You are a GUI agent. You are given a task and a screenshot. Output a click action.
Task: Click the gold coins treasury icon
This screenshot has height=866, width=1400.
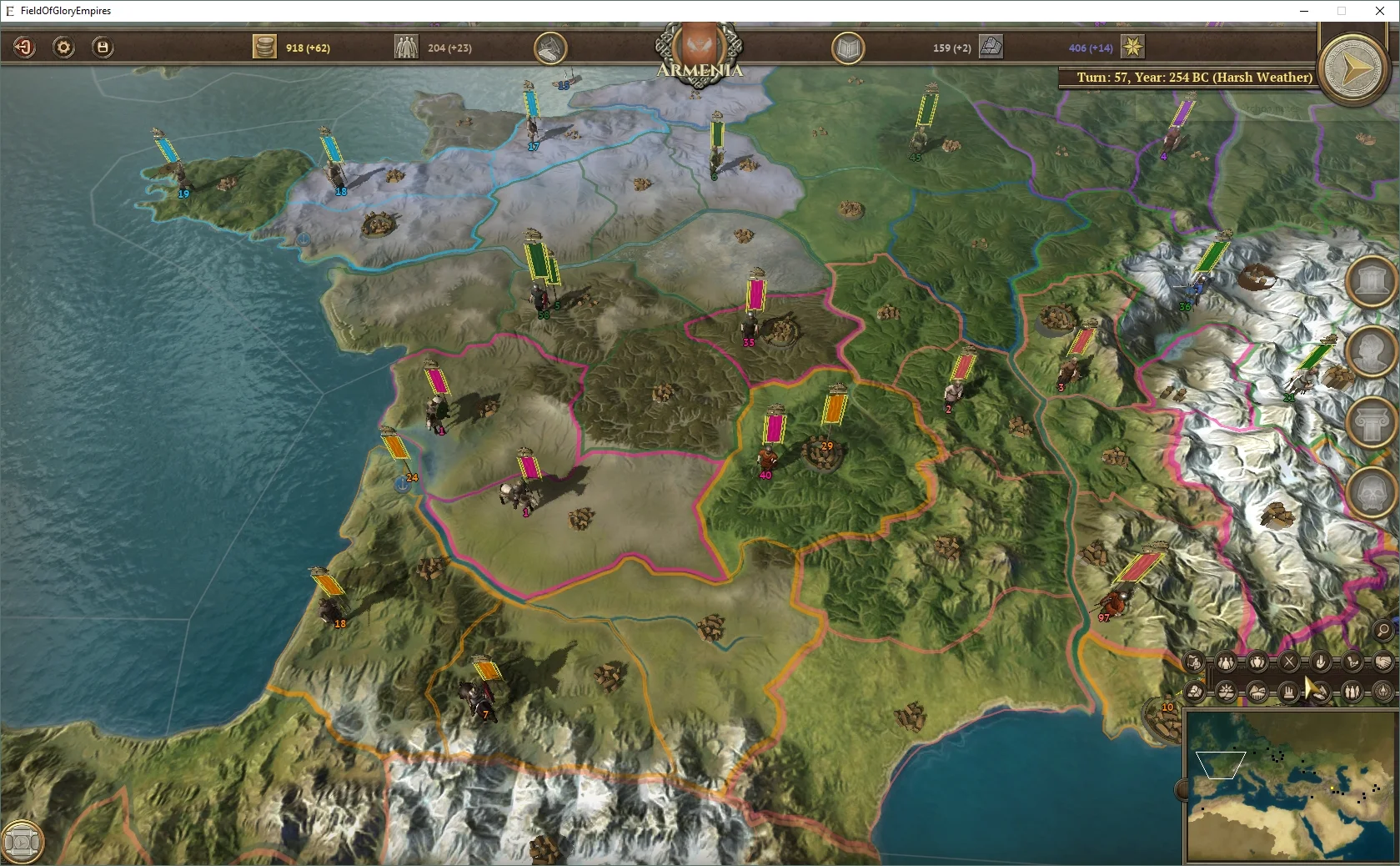264,48
